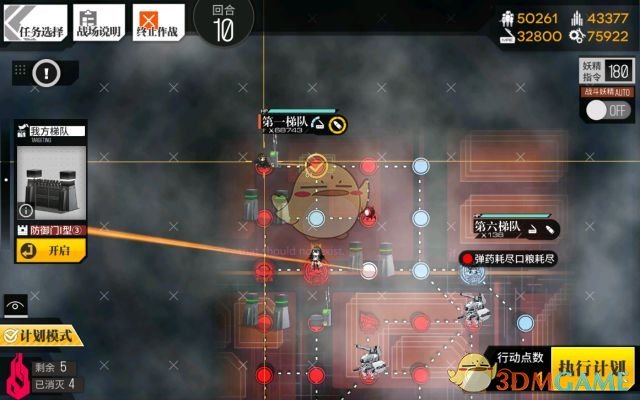Select the first echelon (第一梯队) label
The image size is (640, 400).
click(289, 123)
